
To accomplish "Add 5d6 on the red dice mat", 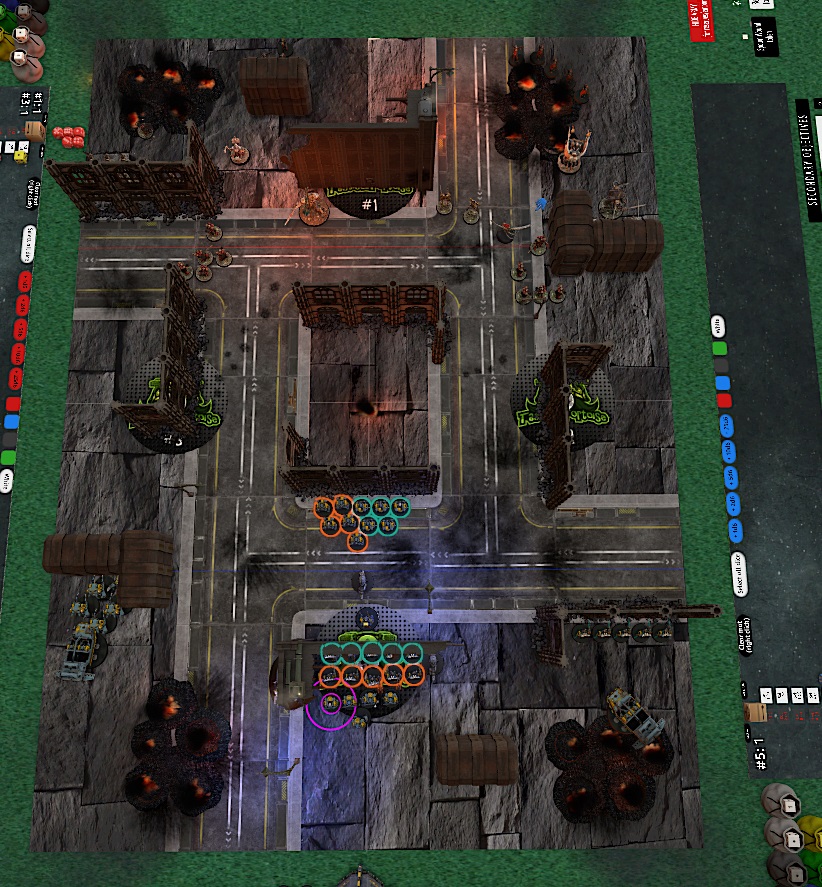I will [18, 328].
